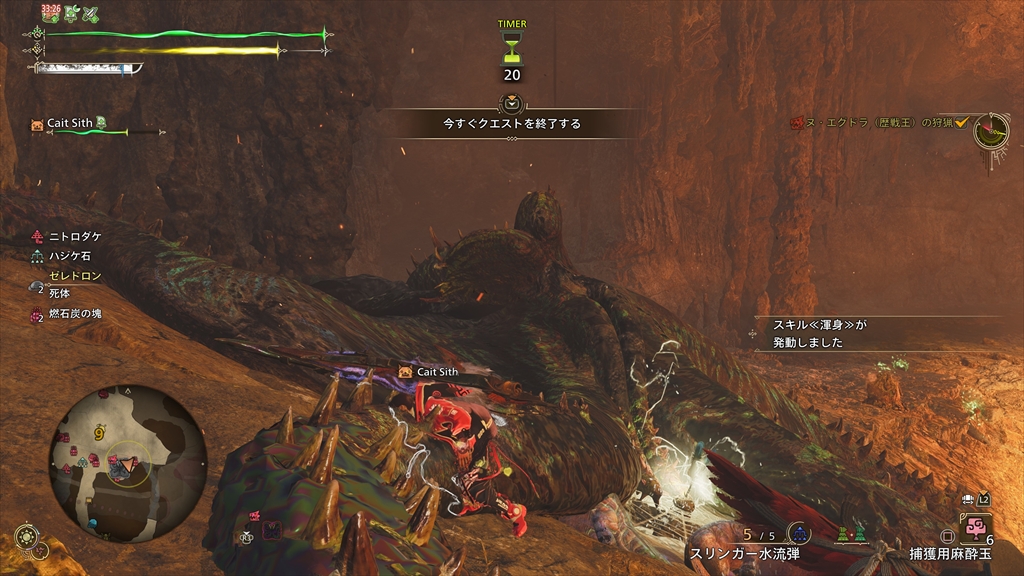Screen dimensions: 1024x576
Task: Select the 捕獲用麻酔玉 item slot
Action: 975,528
